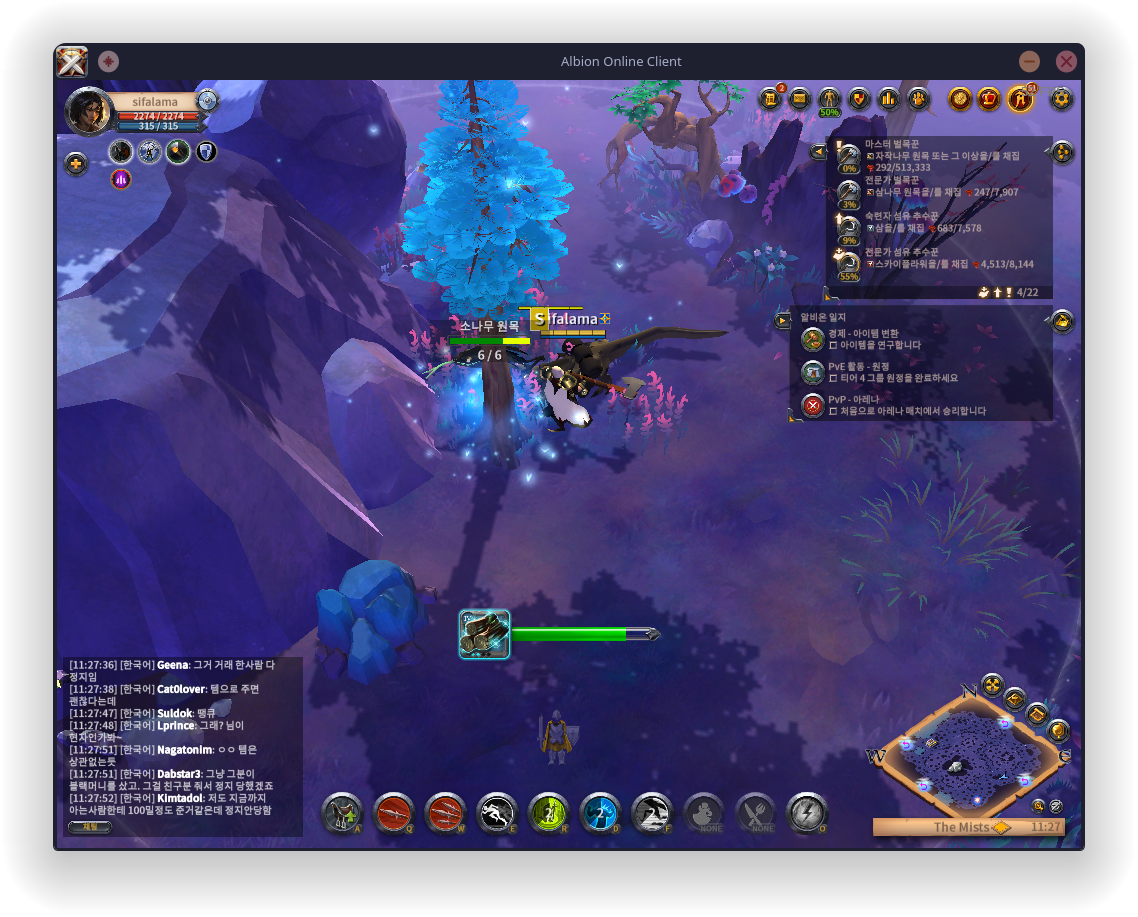Collapse the quest tracker with arrow button
Viewport: 1138px width, 917px height.
(818, 152)
